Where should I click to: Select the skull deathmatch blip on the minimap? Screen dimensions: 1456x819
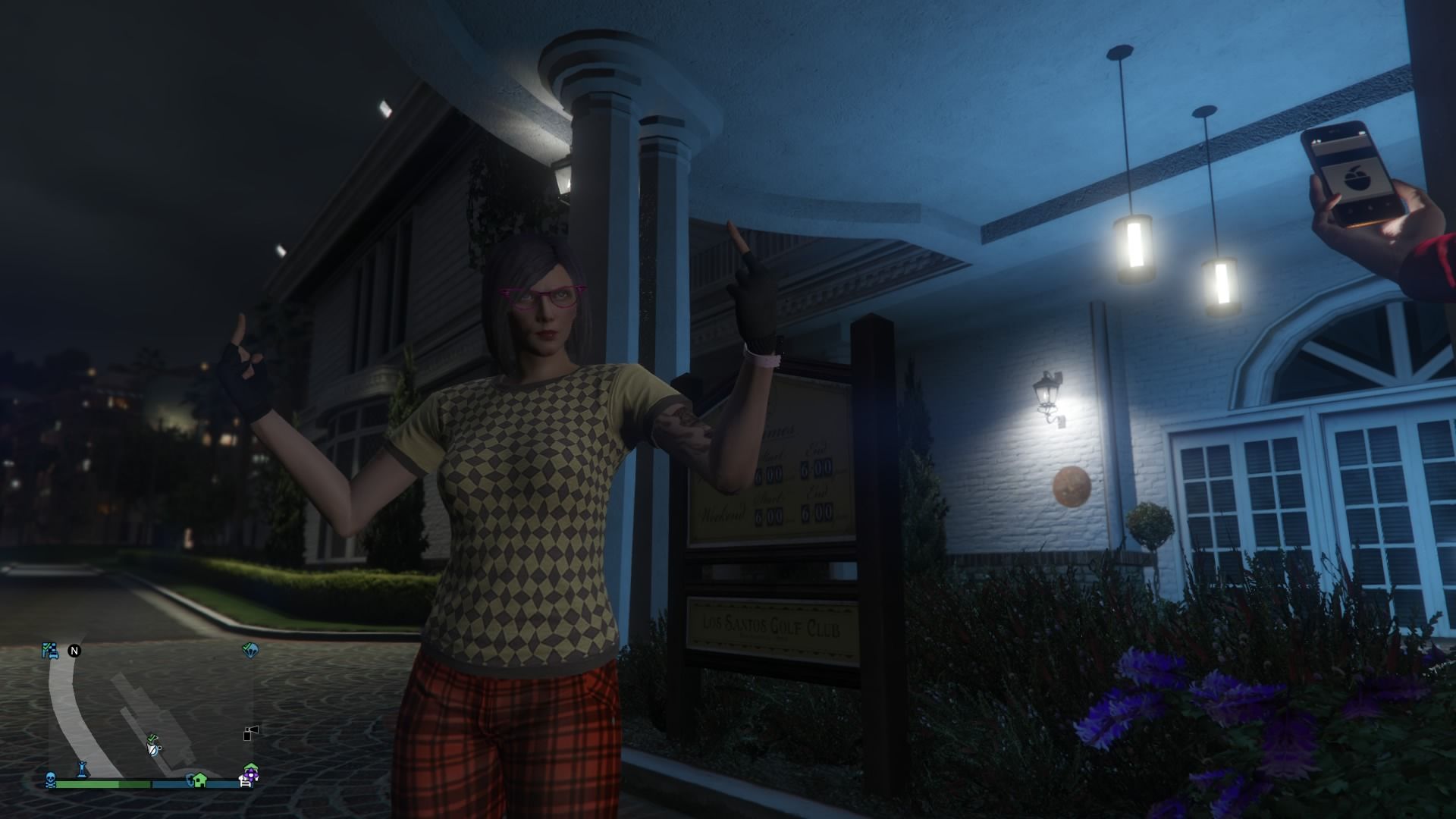[x=50, y=780]
